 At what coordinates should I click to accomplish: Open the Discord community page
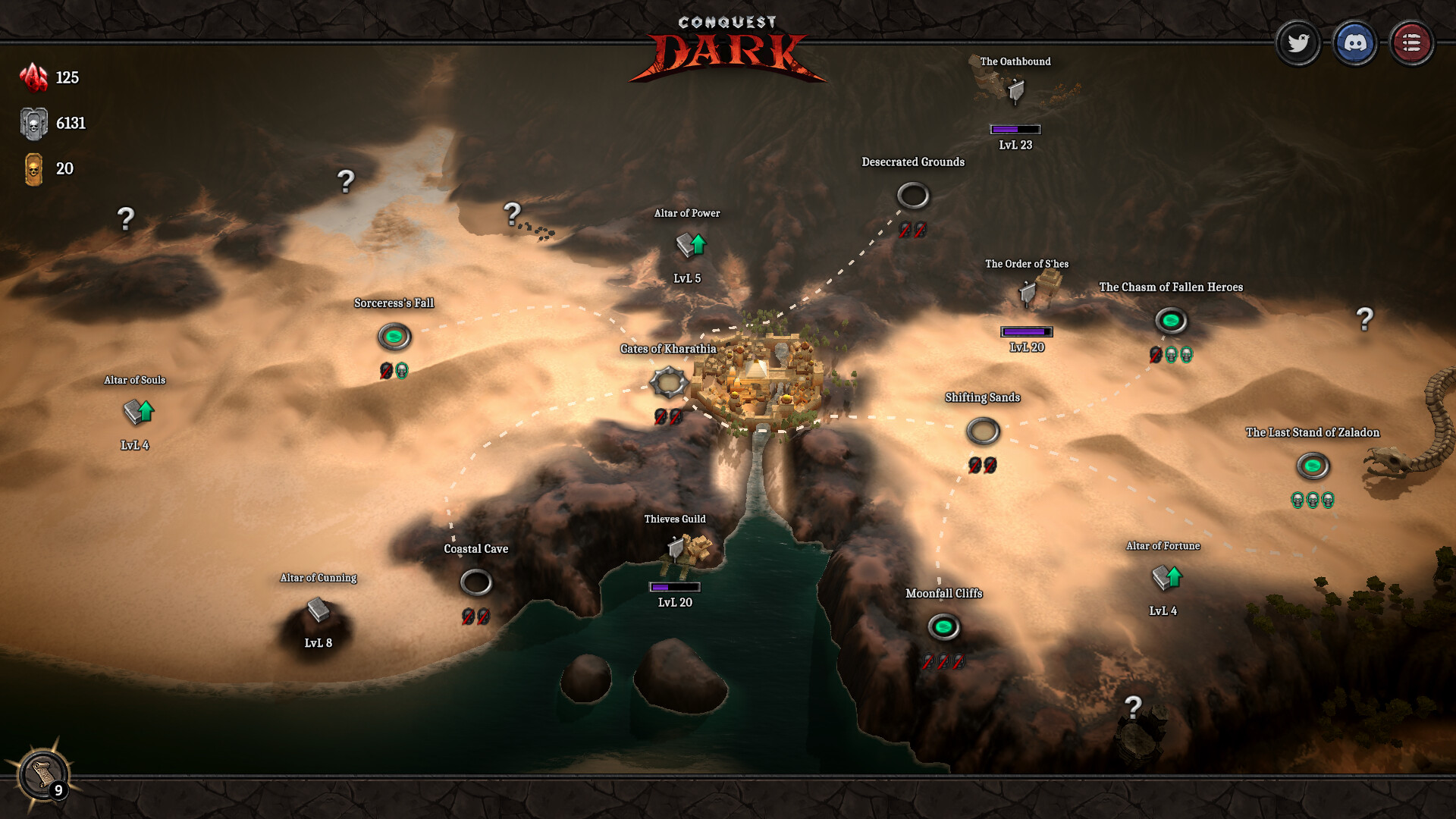tap(1355, 43)
